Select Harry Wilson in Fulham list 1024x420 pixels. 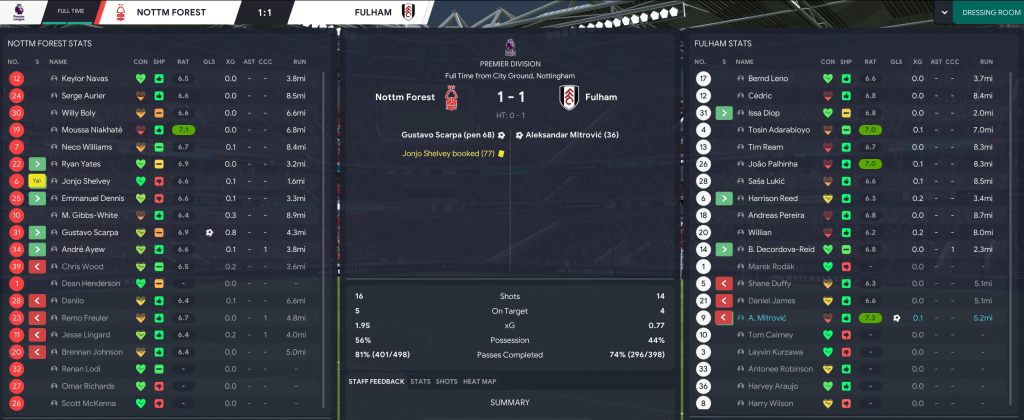point(769,403)
